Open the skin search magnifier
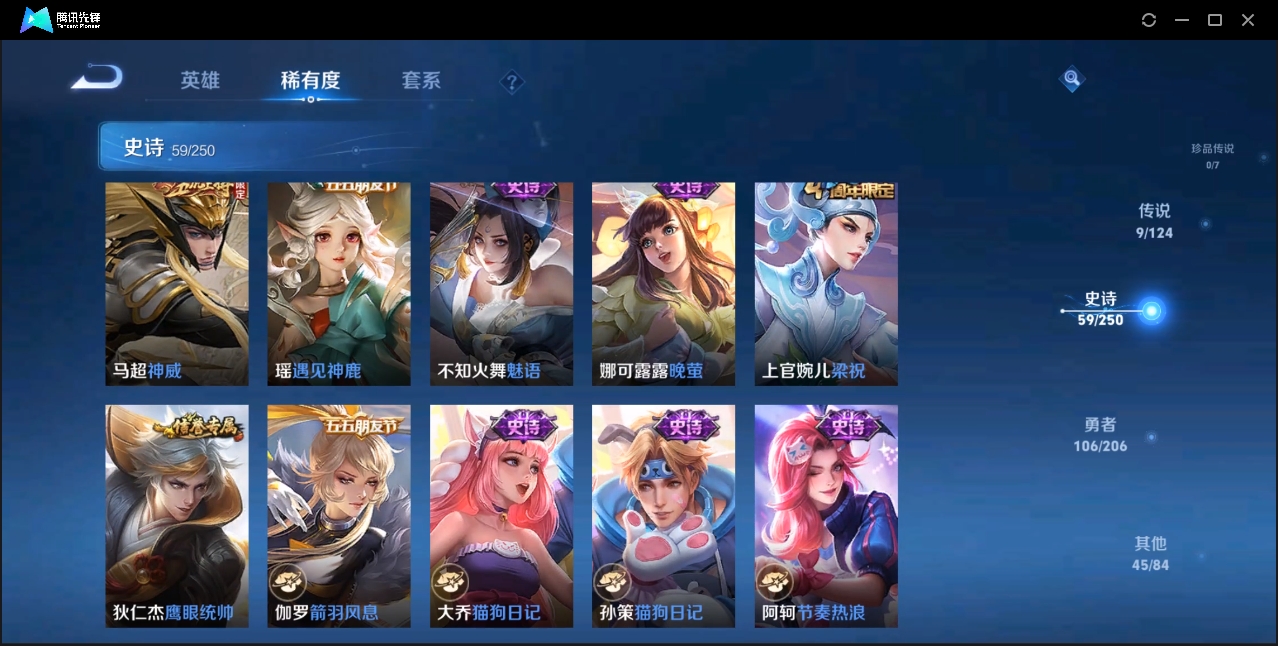Screen dimensions: 1278x646 click(1071, 78)
